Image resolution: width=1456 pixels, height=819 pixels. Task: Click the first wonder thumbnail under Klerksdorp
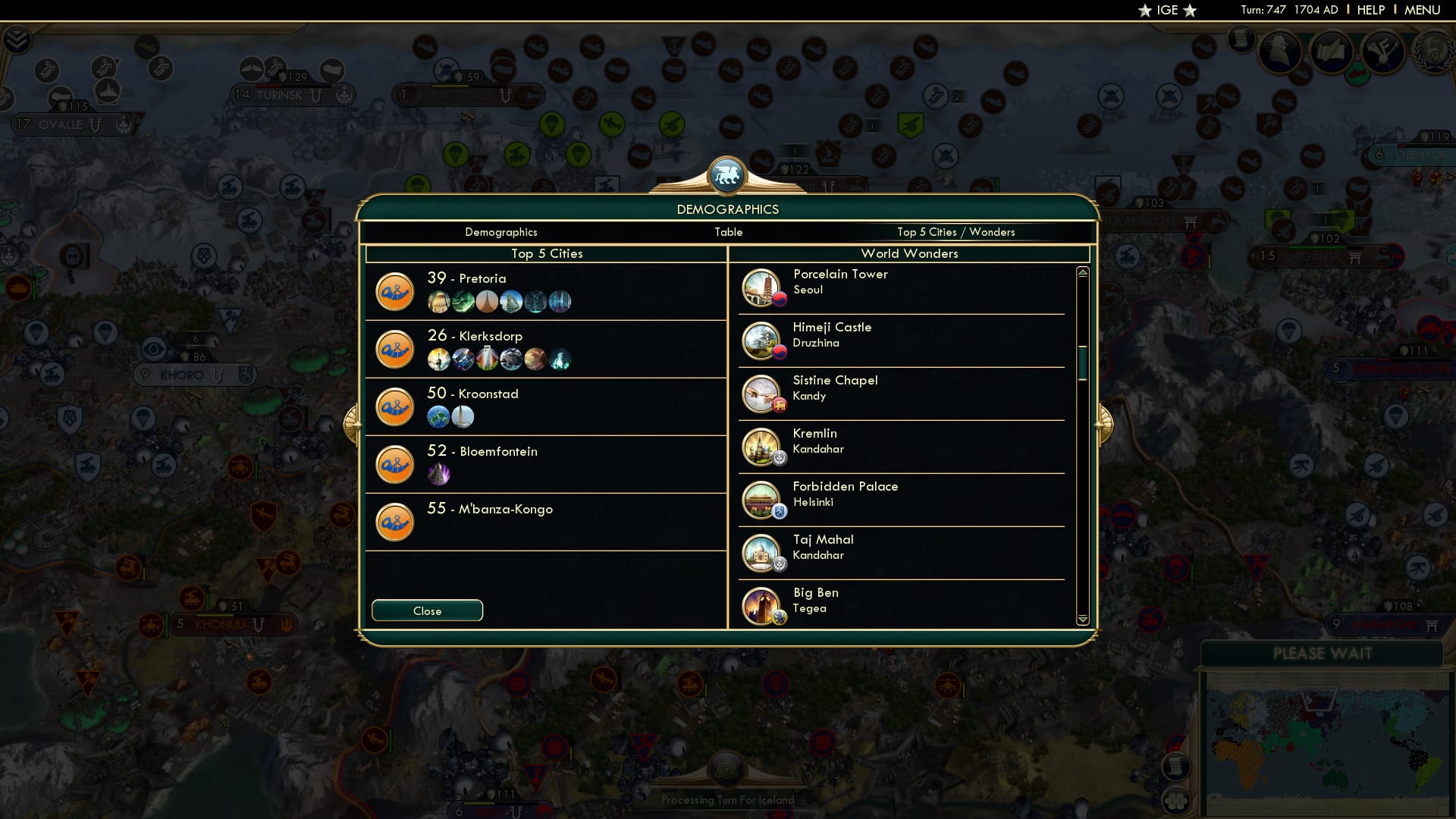tap(438, 359)
